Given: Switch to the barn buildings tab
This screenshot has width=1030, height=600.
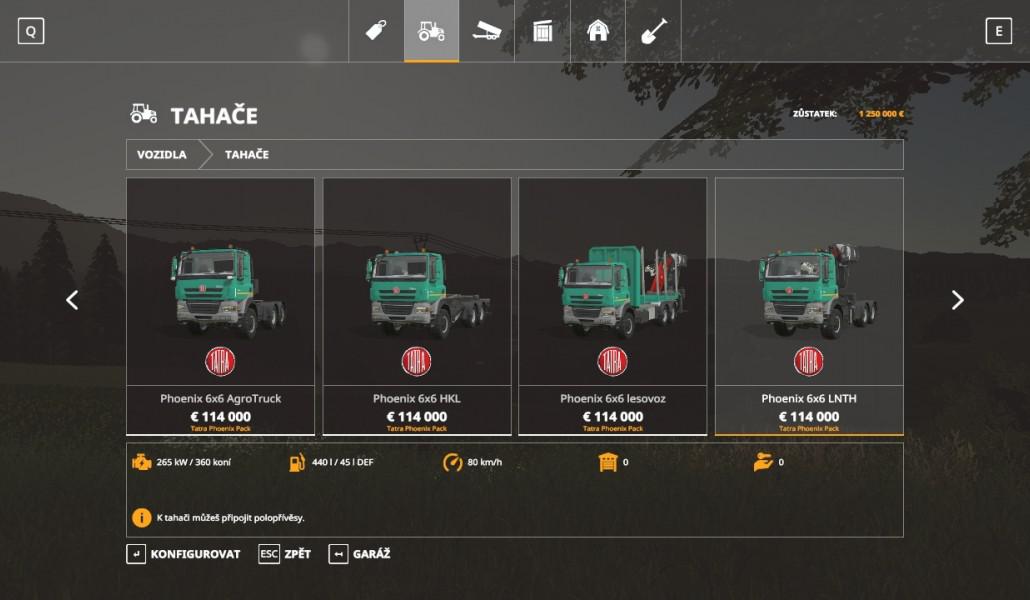Looking at the screenshot, I should tap(598, 31).
